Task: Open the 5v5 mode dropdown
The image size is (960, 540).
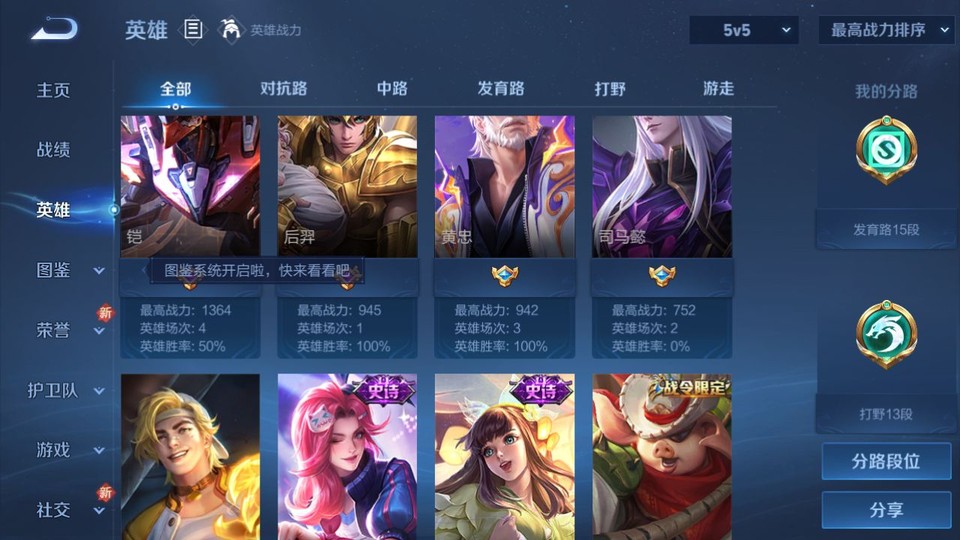Action: pos(744,30)
